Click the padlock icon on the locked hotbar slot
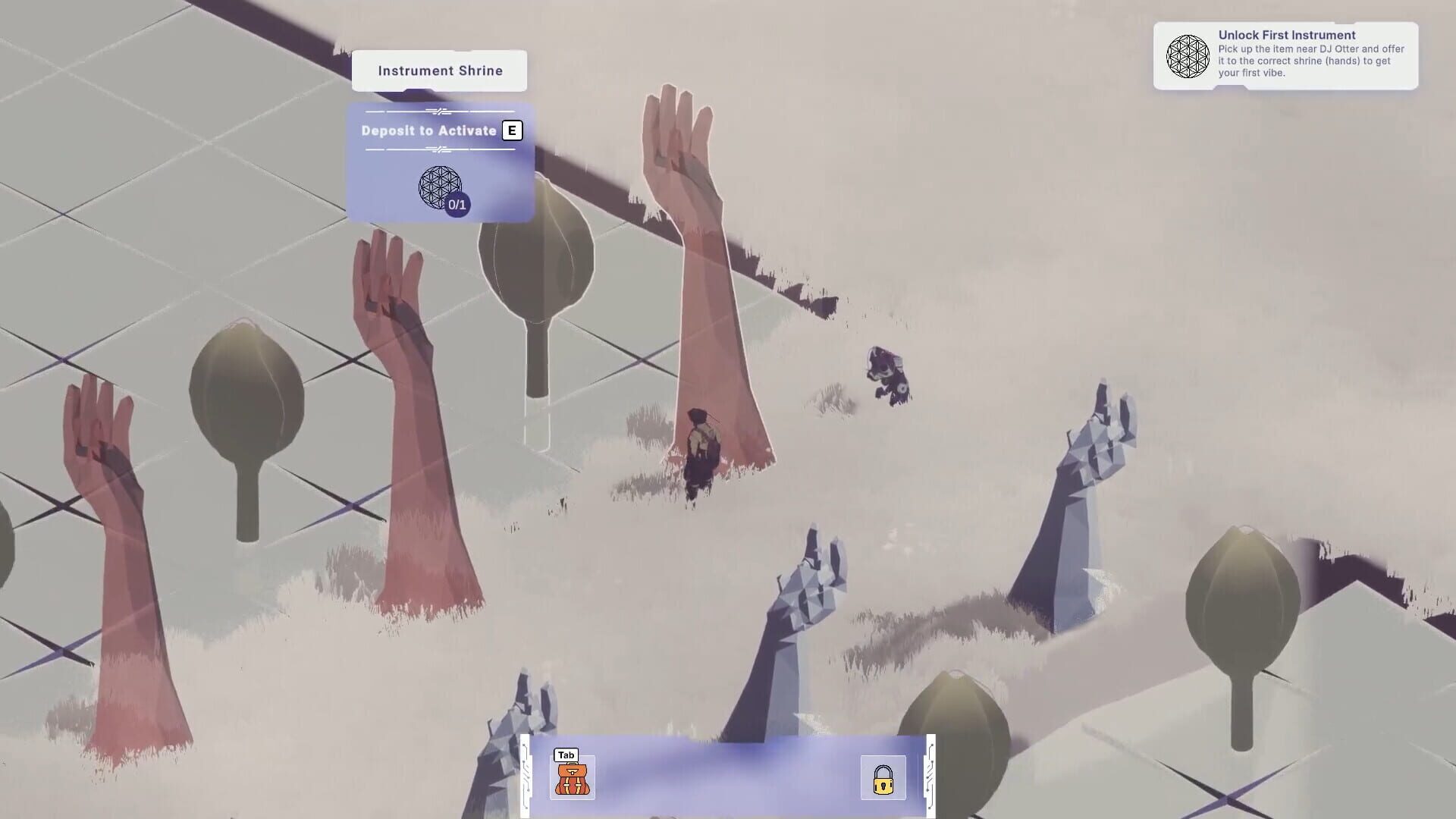This screenshot has height=819, width=1456. [883, 778]
